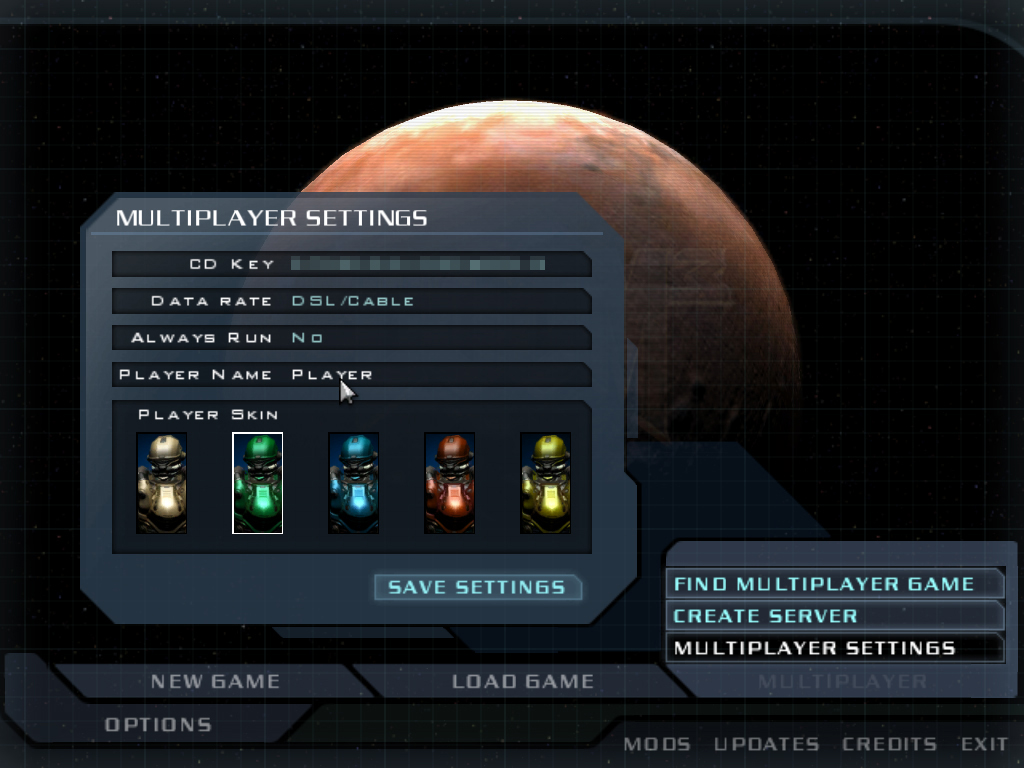Select the yellow marine player skin

click(546, 483)
